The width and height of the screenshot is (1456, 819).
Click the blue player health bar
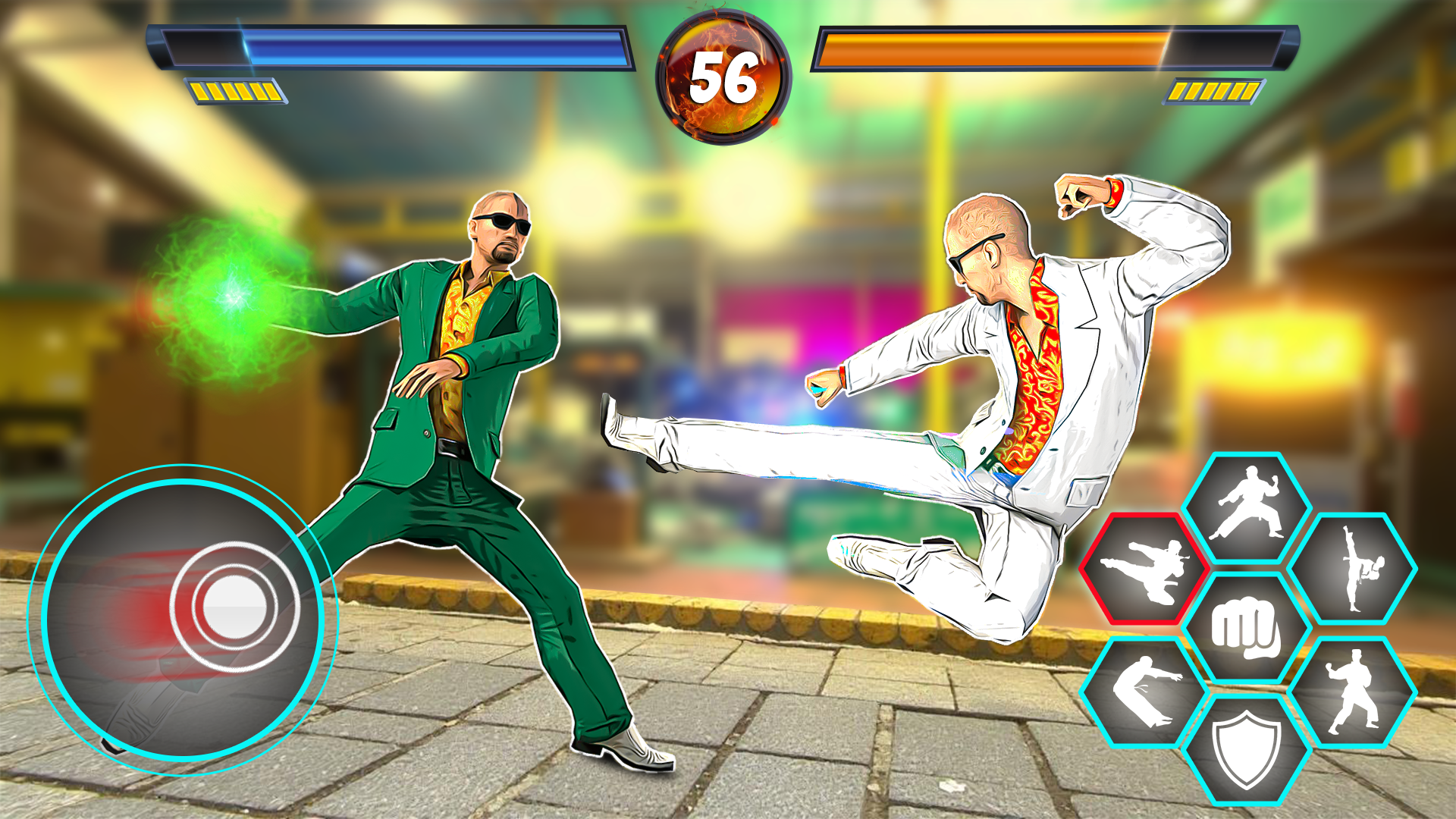coord(394,47)
